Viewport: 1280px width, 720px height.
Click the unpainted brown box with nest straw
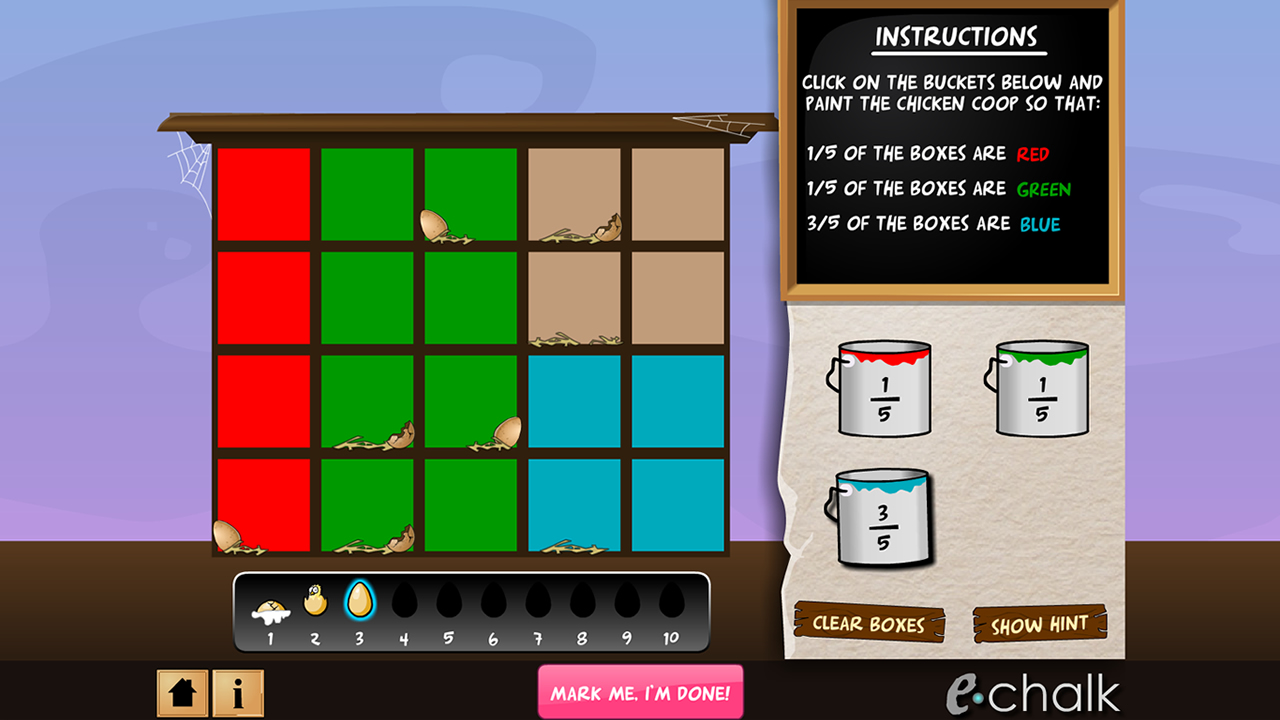point(574,300)
